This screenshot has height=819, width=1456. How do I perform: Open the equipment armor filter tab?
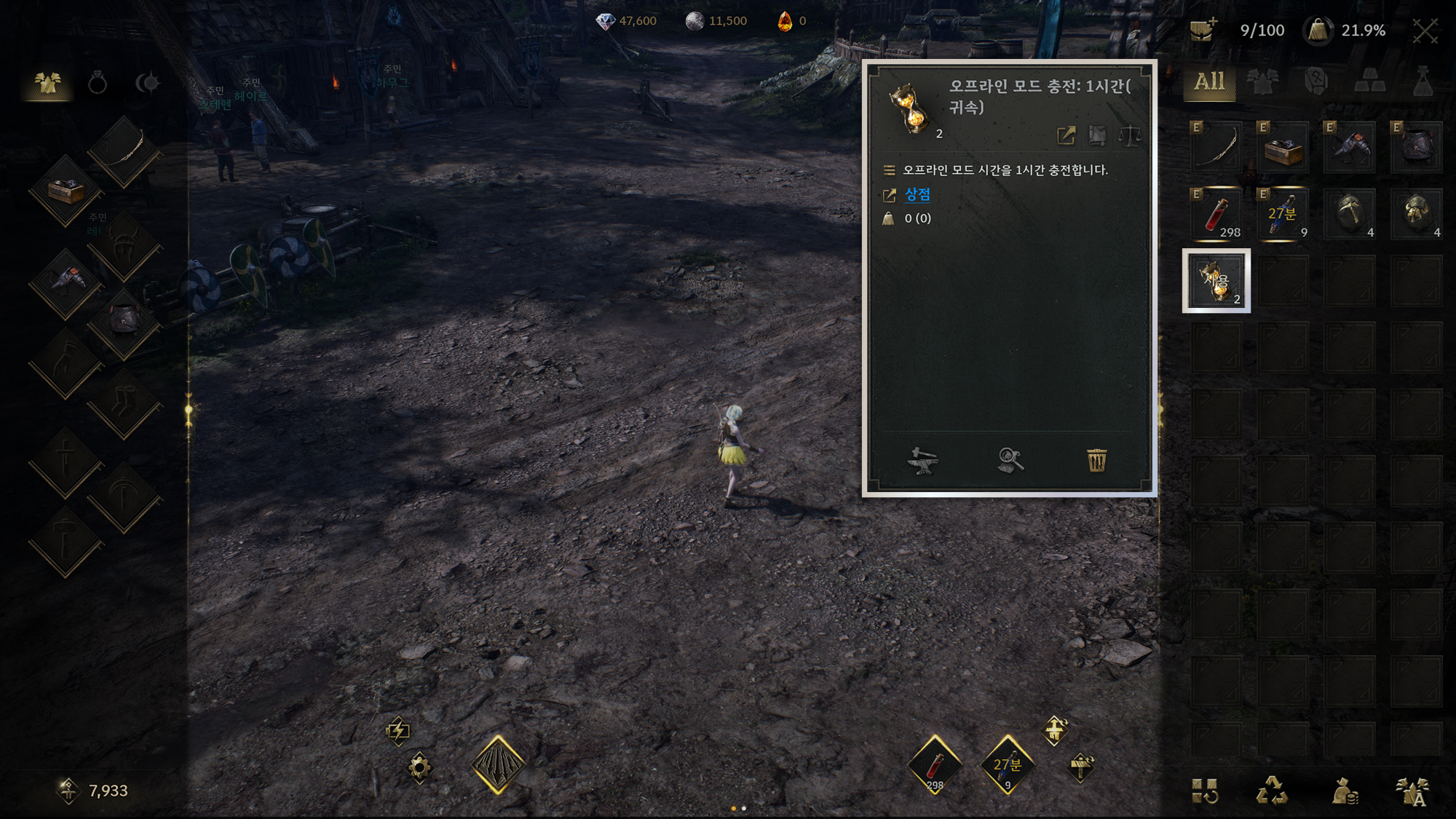click(x=1263, y=82)
